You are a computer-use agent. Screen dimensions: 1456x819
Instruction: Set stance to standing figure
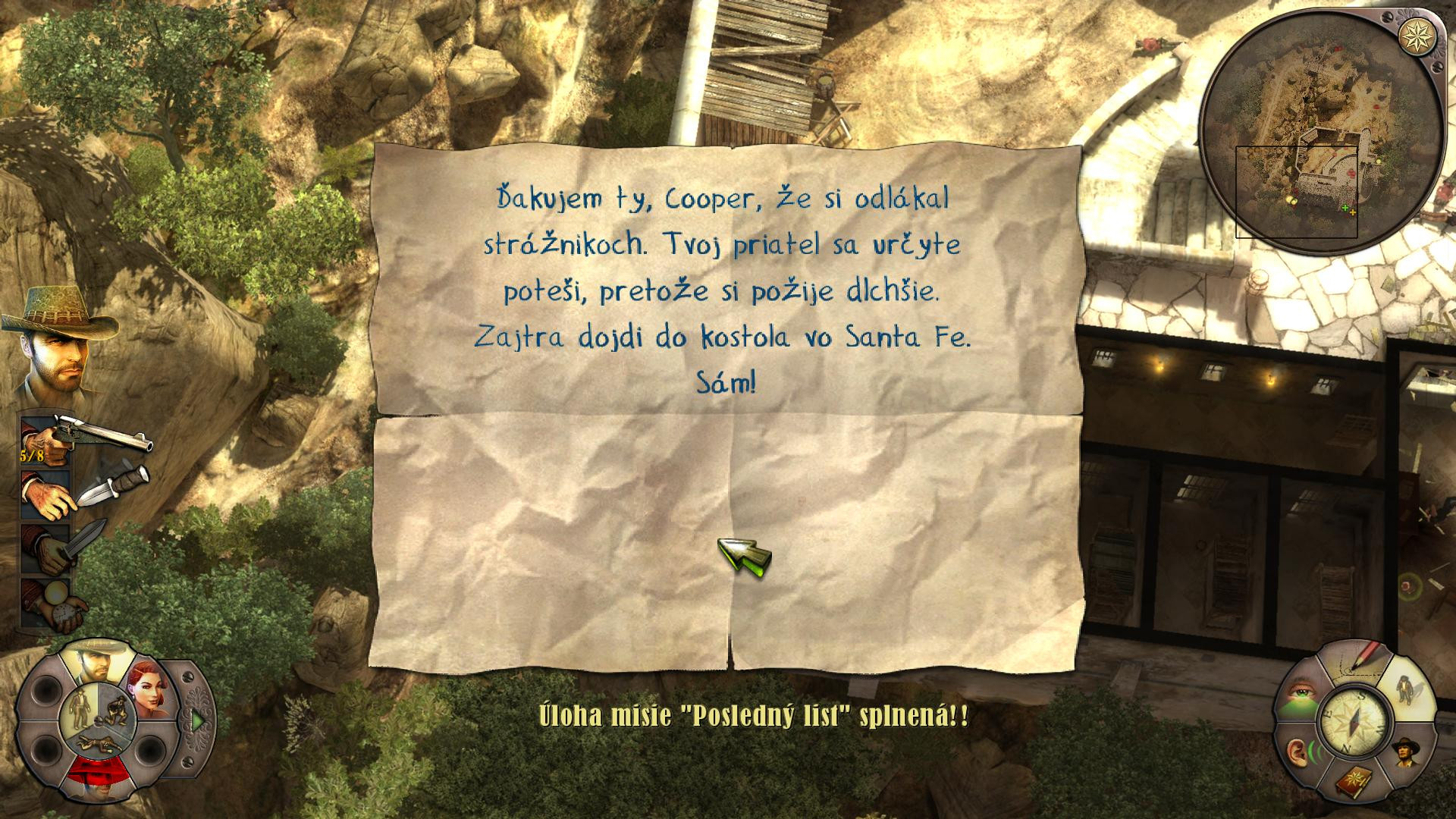tap(79, 707)
